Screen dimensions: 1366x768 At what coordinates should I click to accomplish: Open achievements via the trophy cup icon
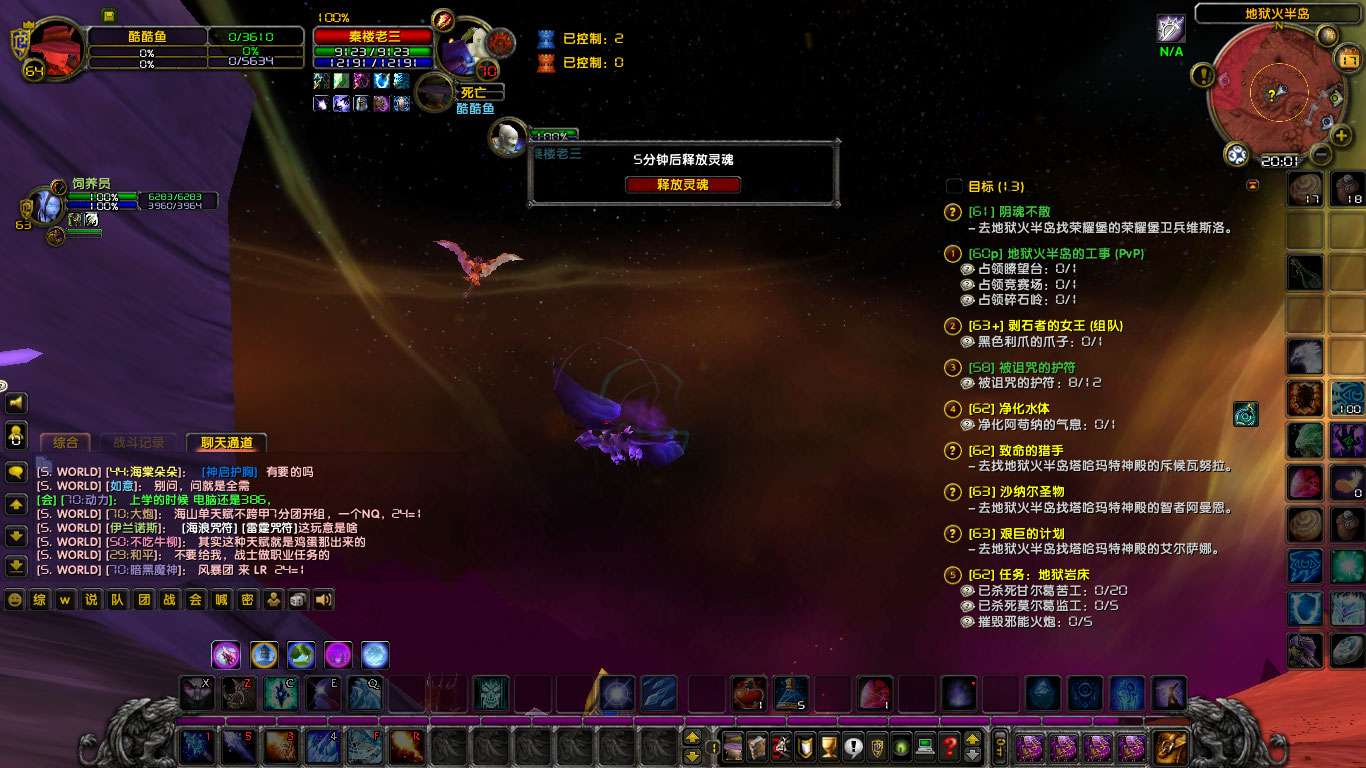pos(829,748)
